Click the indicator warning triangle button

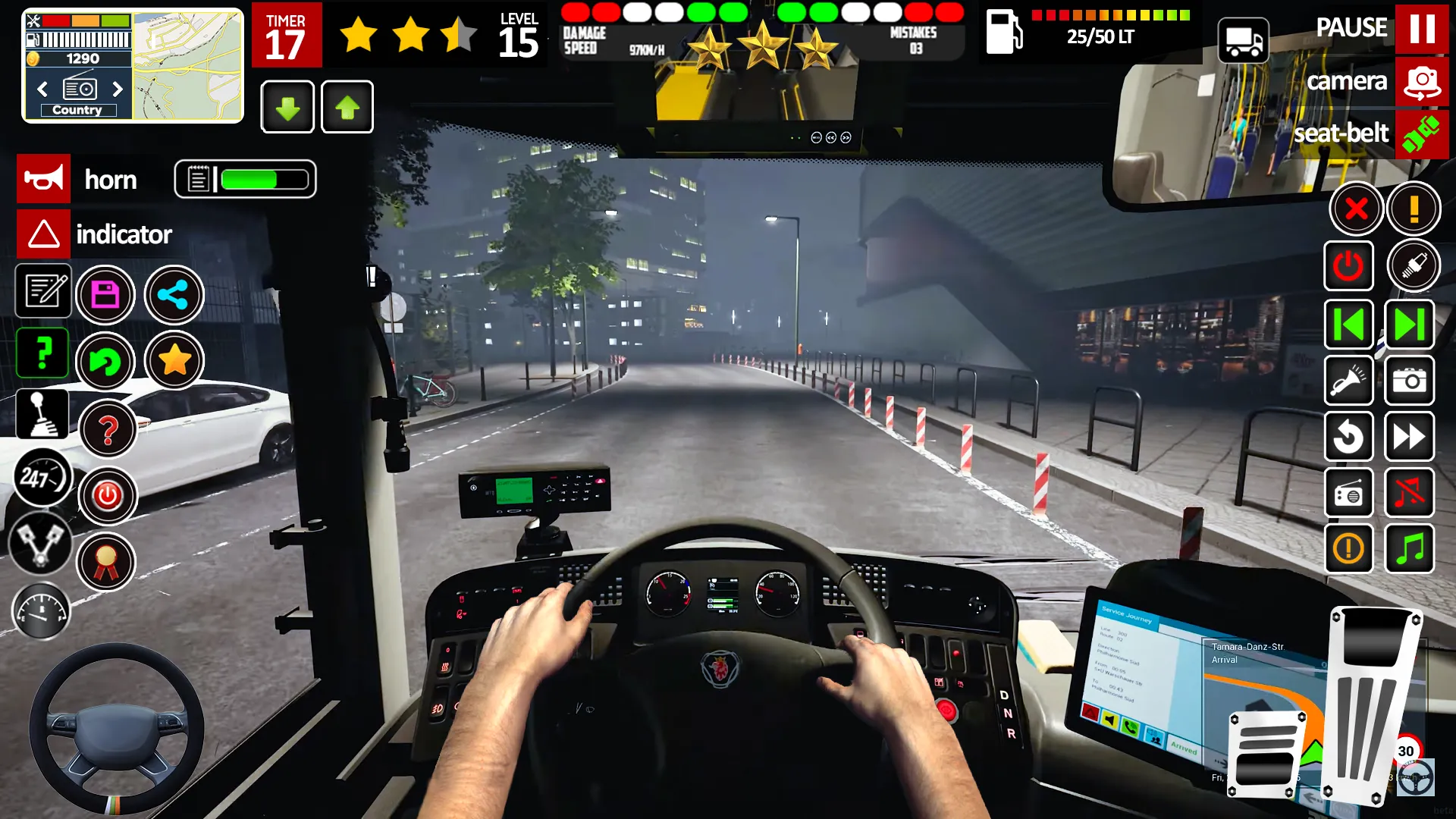coord(43,234)
